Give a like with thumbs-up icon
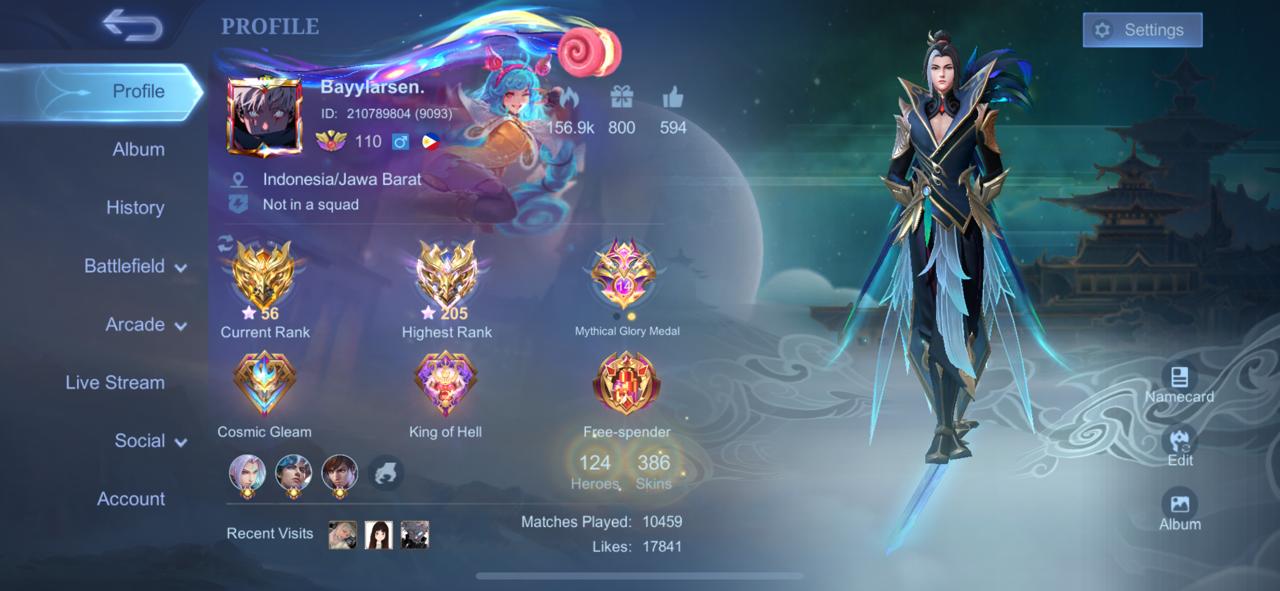 pyautogui.click(x=672, y=98)
